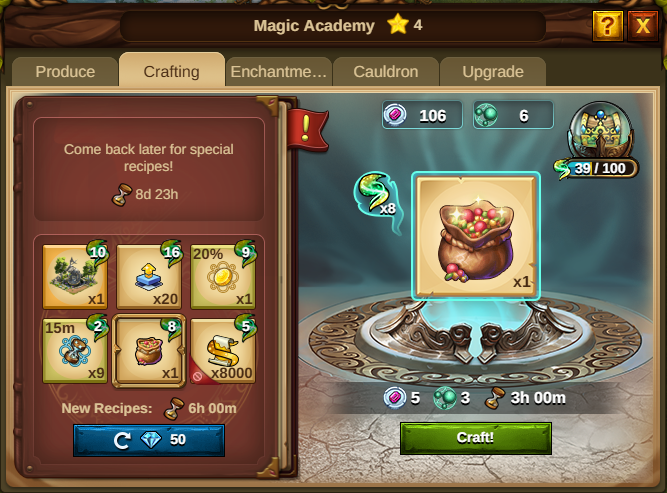Refresh recipes for 50 diamonds
This screenshot has height=493, width=667.
pos(148,440)
